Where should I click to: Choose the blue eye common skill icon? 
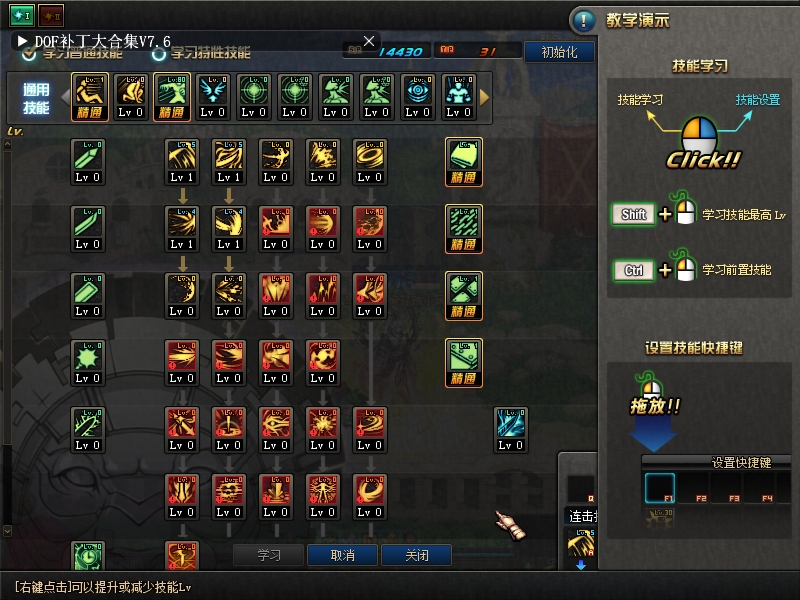coord(418,91)
